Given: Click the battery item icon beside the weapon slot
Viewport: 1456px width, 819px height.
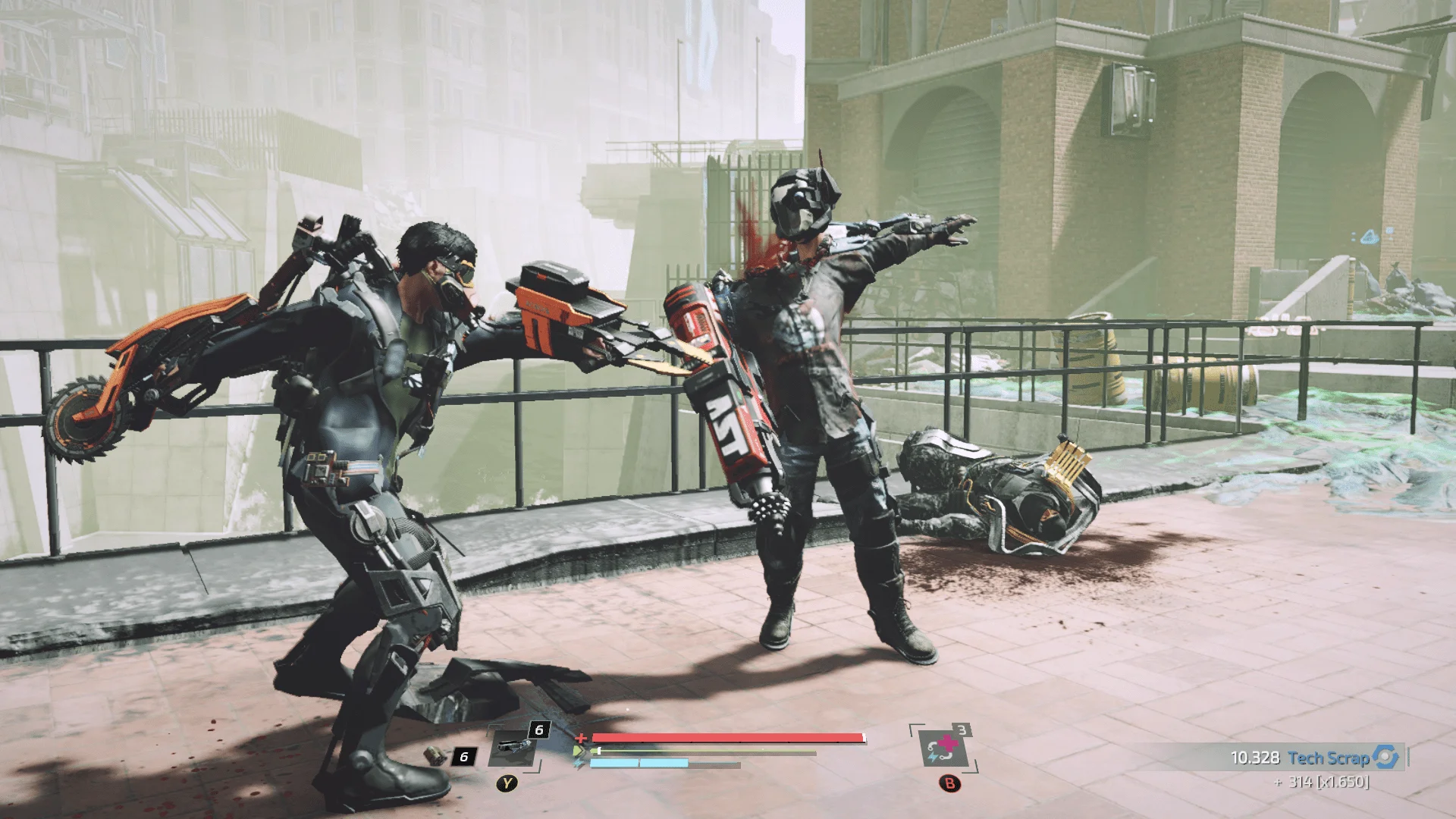Looking at the screenshot, I should coord(434,755).
